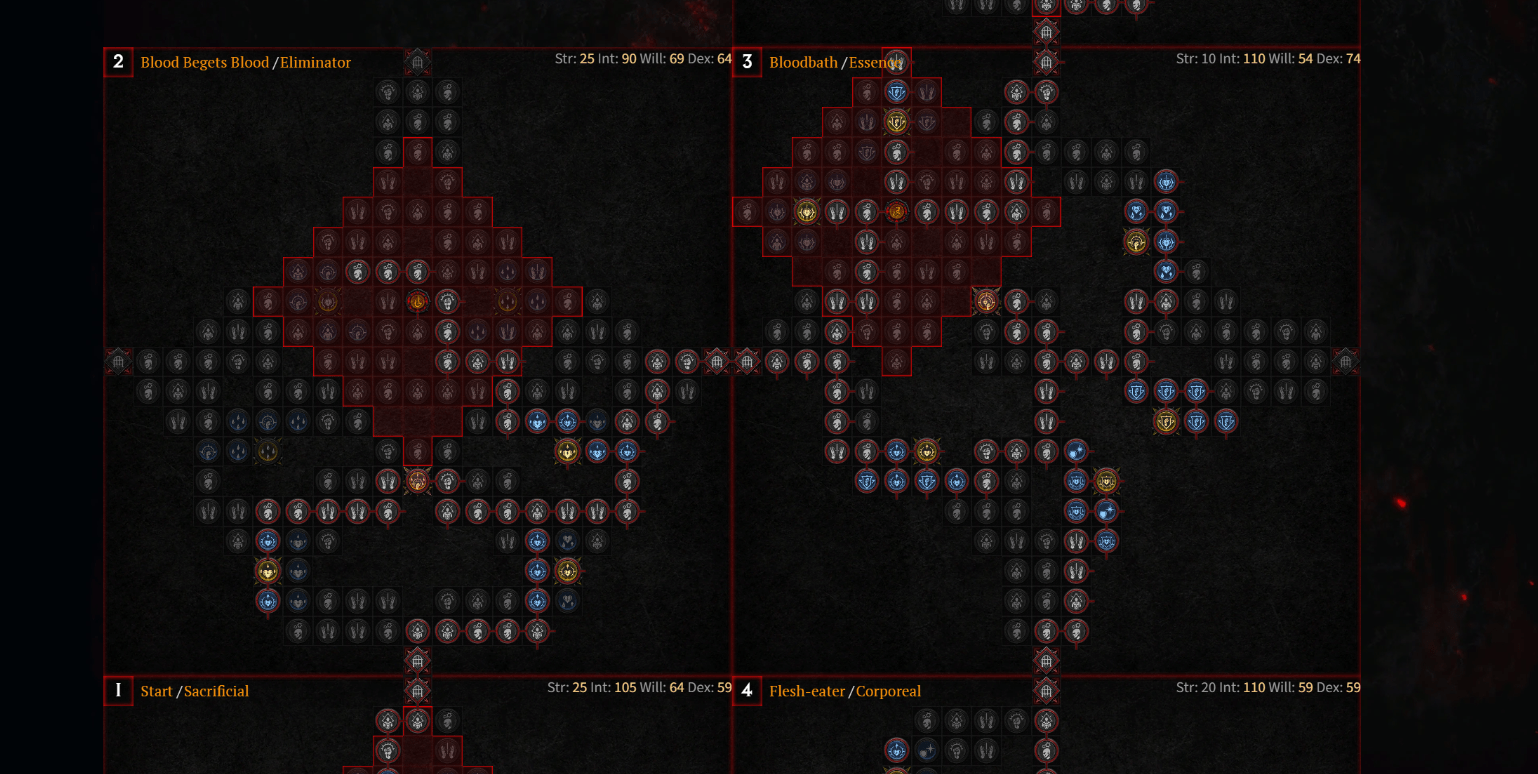Click the gold rare node left of Bloodbath legendary
The width and height of the screenshot is (1538, 774).
tap(806, 211)
